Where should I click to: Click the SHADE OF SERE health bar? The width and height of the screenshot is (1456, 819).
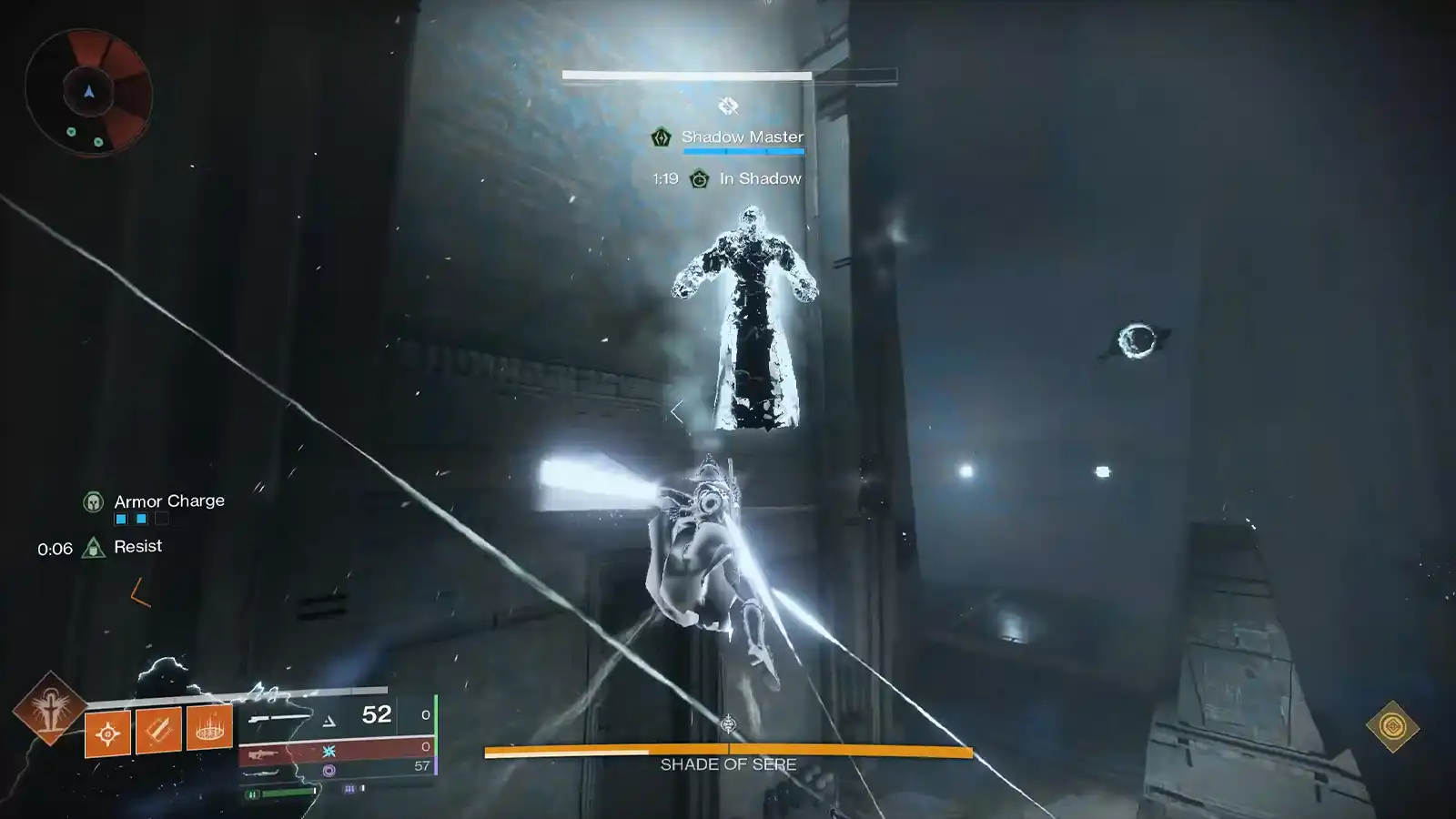pyautogui.click(x=728, y=753)
